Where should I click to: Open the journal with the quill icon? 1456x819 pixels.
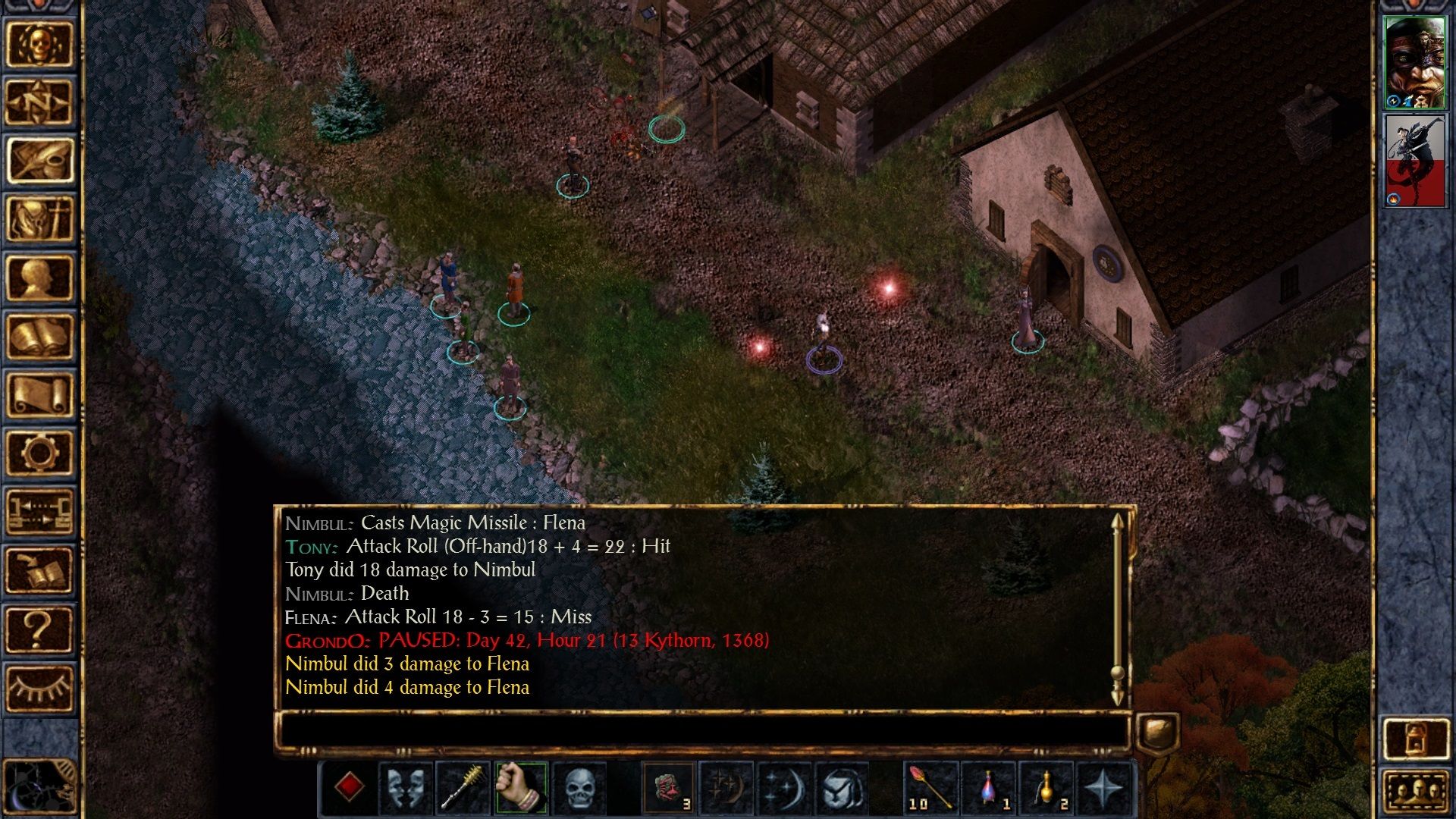coord(39,160)
